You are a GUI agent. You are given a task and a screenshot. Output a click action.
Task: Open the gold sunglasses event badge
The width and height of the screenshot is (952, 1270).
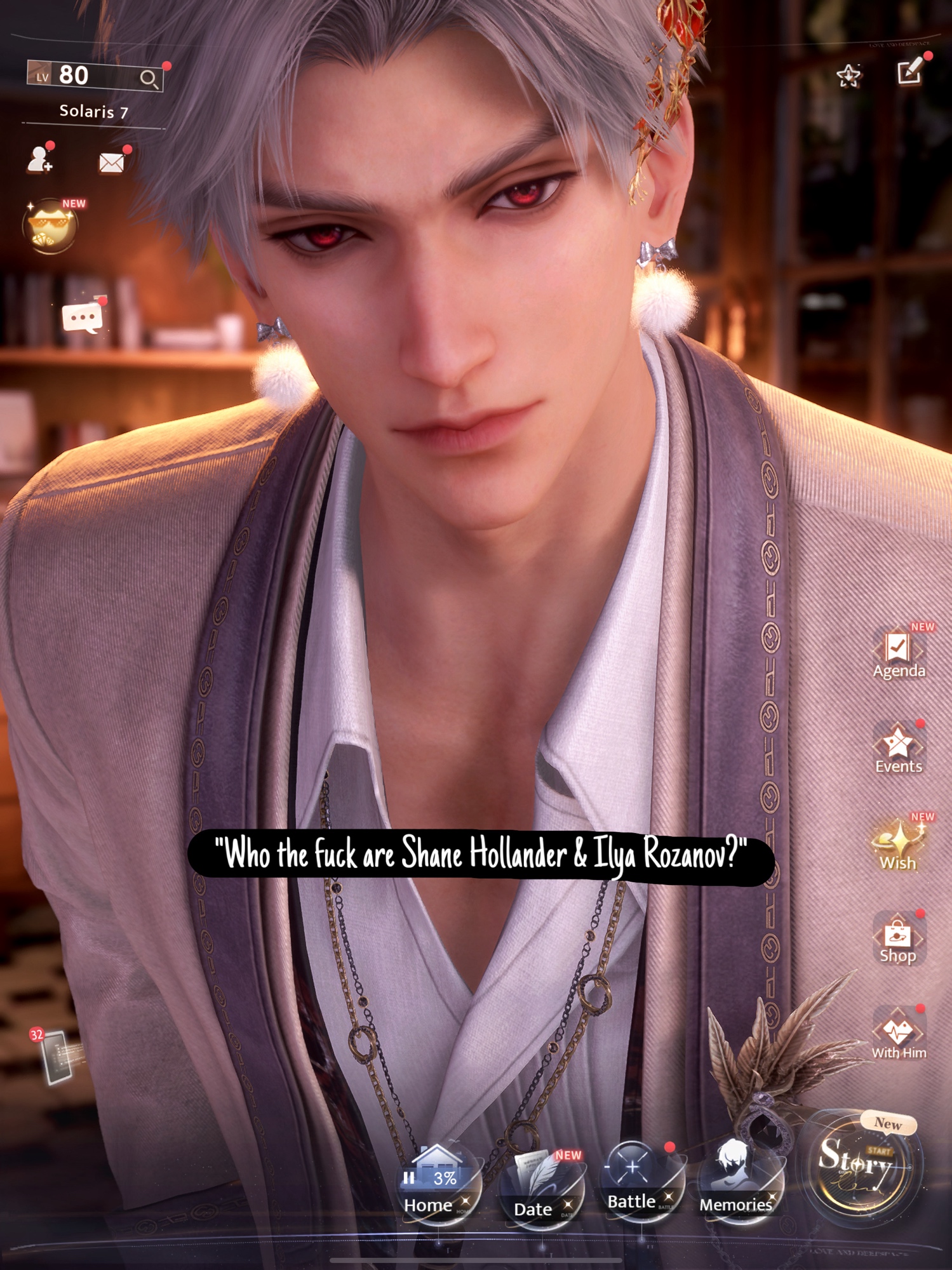(x=51, y=225)
